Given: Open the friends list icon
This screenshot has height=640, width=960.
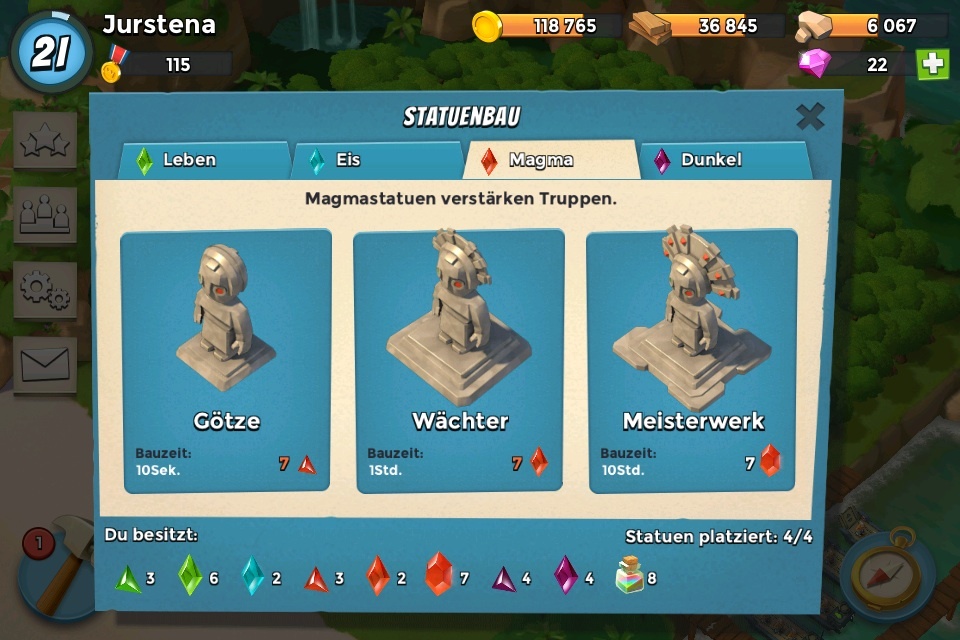Looking at the screenshot, I should point(45,215).
